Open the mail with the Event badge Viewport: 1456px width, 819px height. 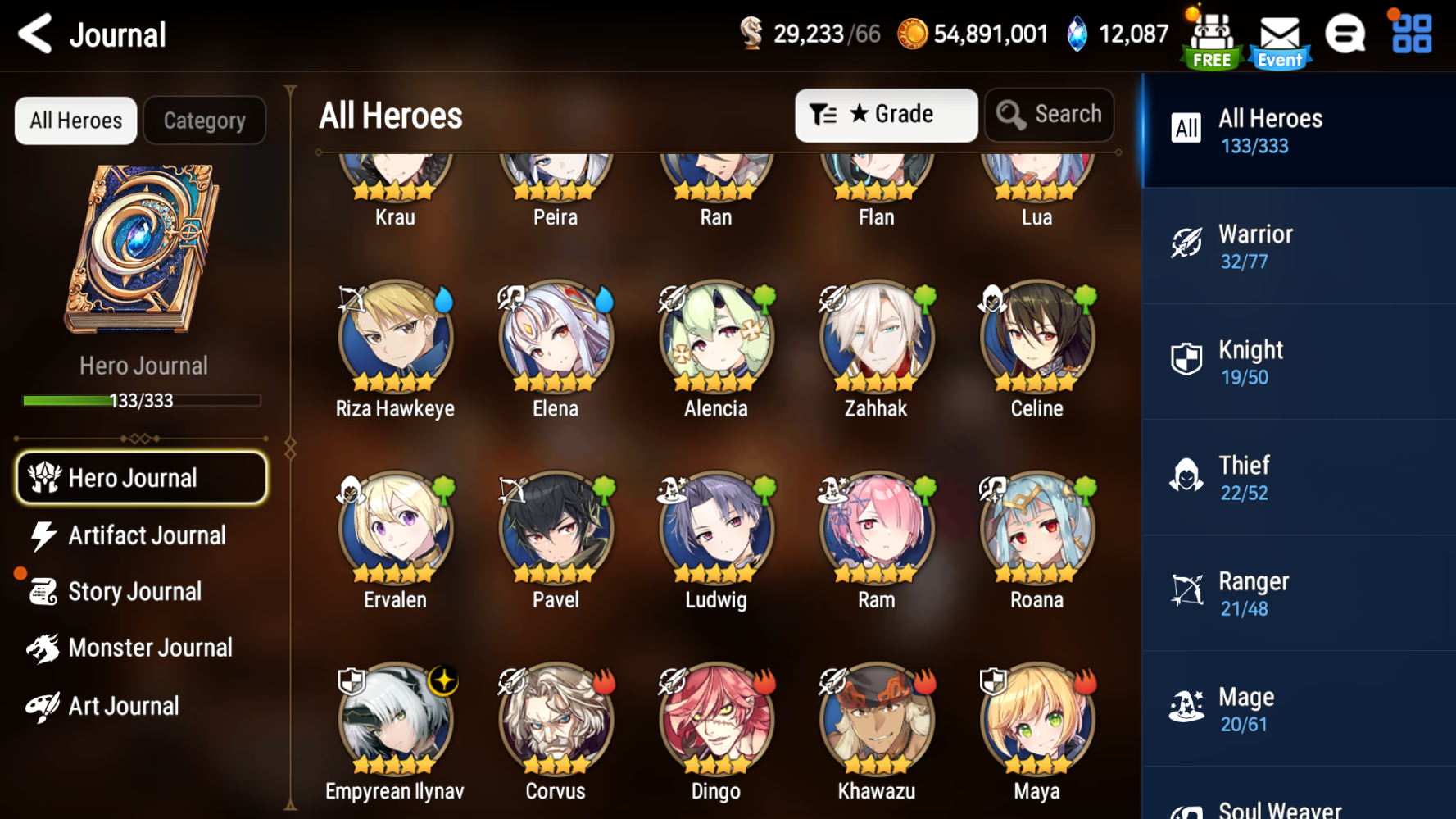1278,34
